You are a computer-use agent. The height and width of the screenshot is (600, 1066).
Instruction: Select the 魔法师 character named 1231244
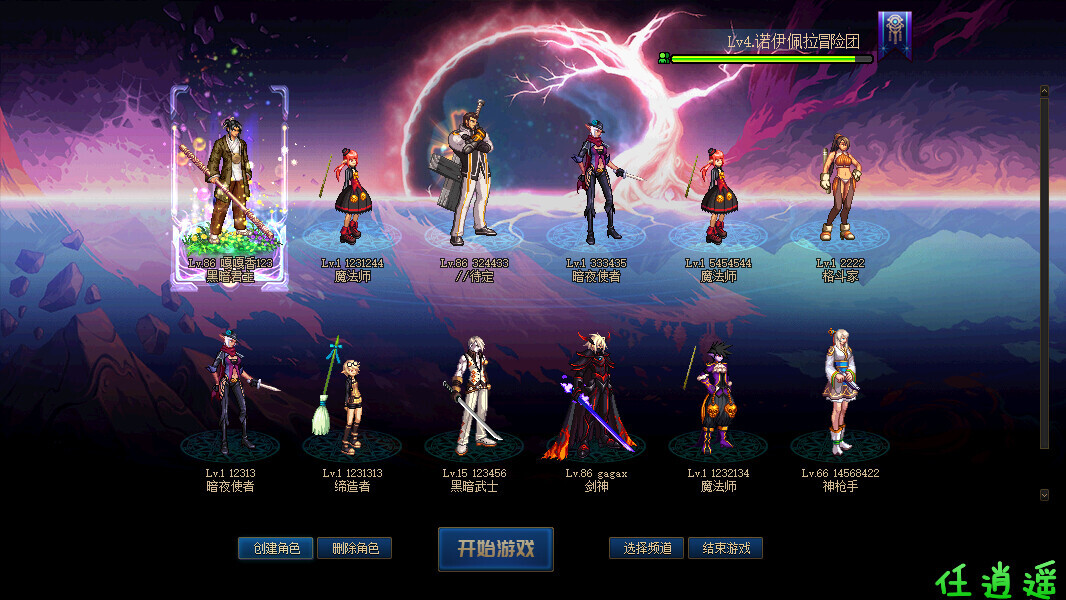tap(352, 200)
